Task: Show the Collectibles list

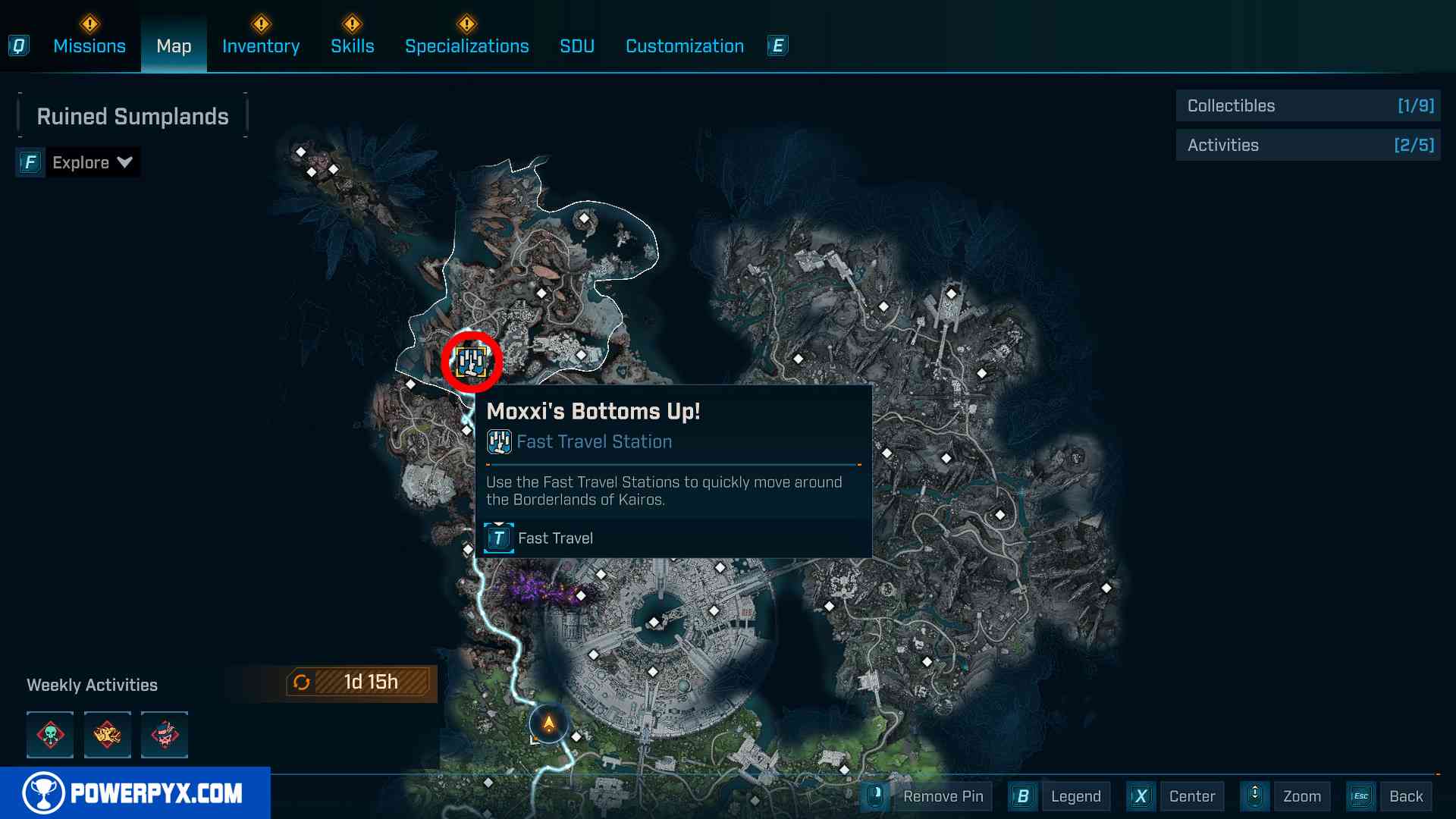Action: click(x=1307, y=106)
